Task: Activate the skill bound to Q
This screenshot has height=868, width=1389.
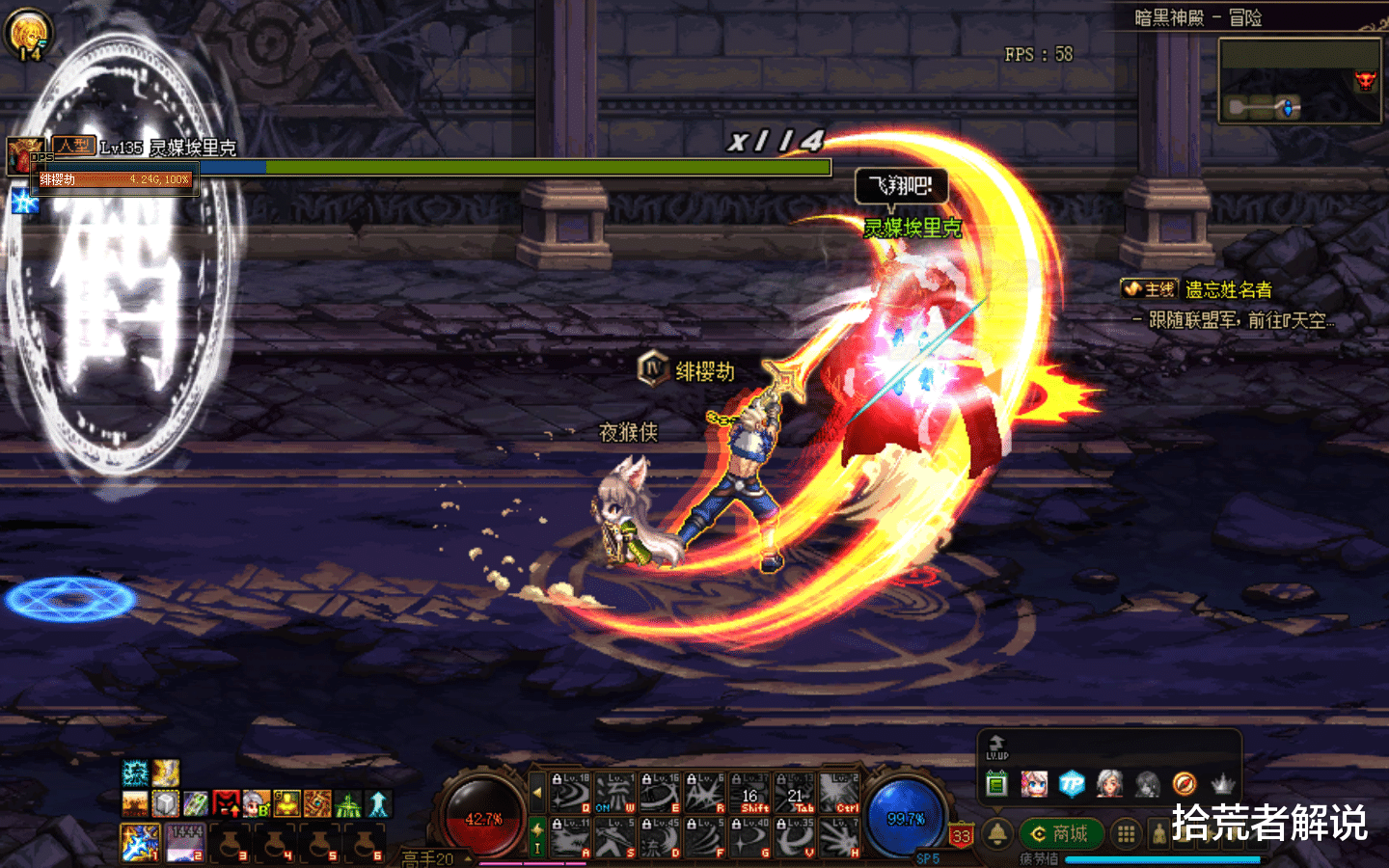Action: [571, 793]
